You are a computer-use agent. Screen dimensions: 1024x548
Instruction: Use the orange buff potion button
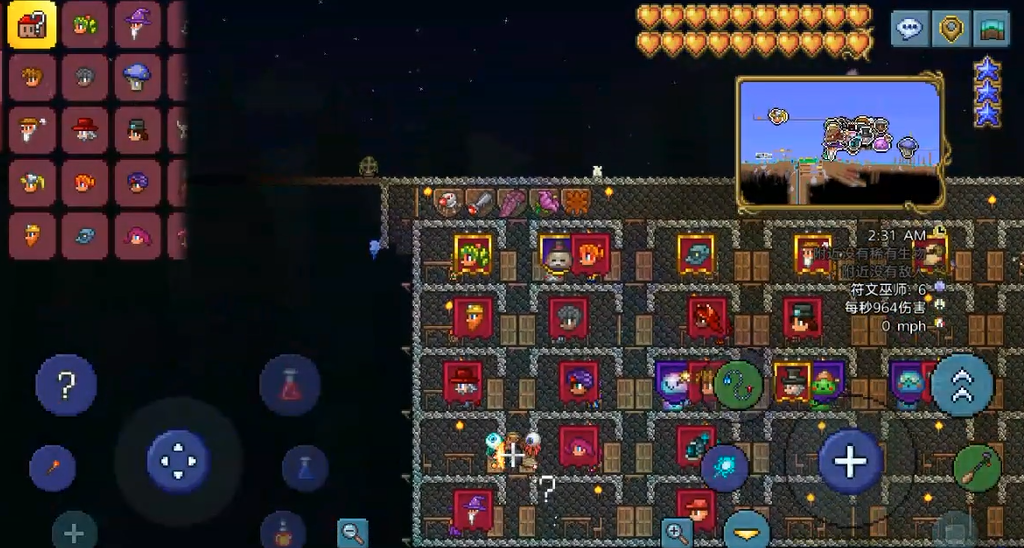point(284,531)
